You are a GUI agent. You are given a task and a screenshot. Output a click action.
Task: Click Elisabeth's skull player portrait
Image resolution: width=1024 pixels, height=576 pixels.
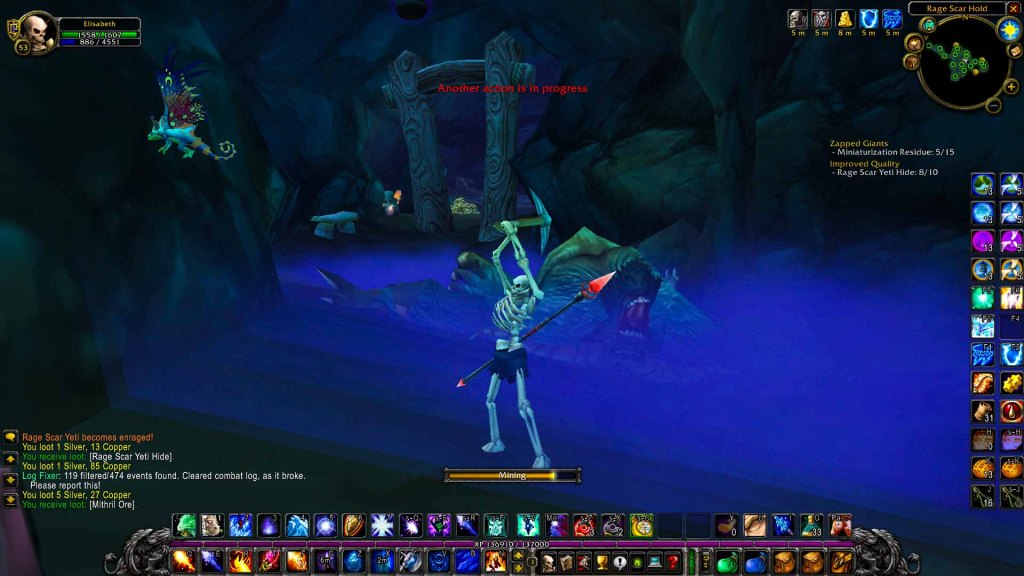point(38,30)
